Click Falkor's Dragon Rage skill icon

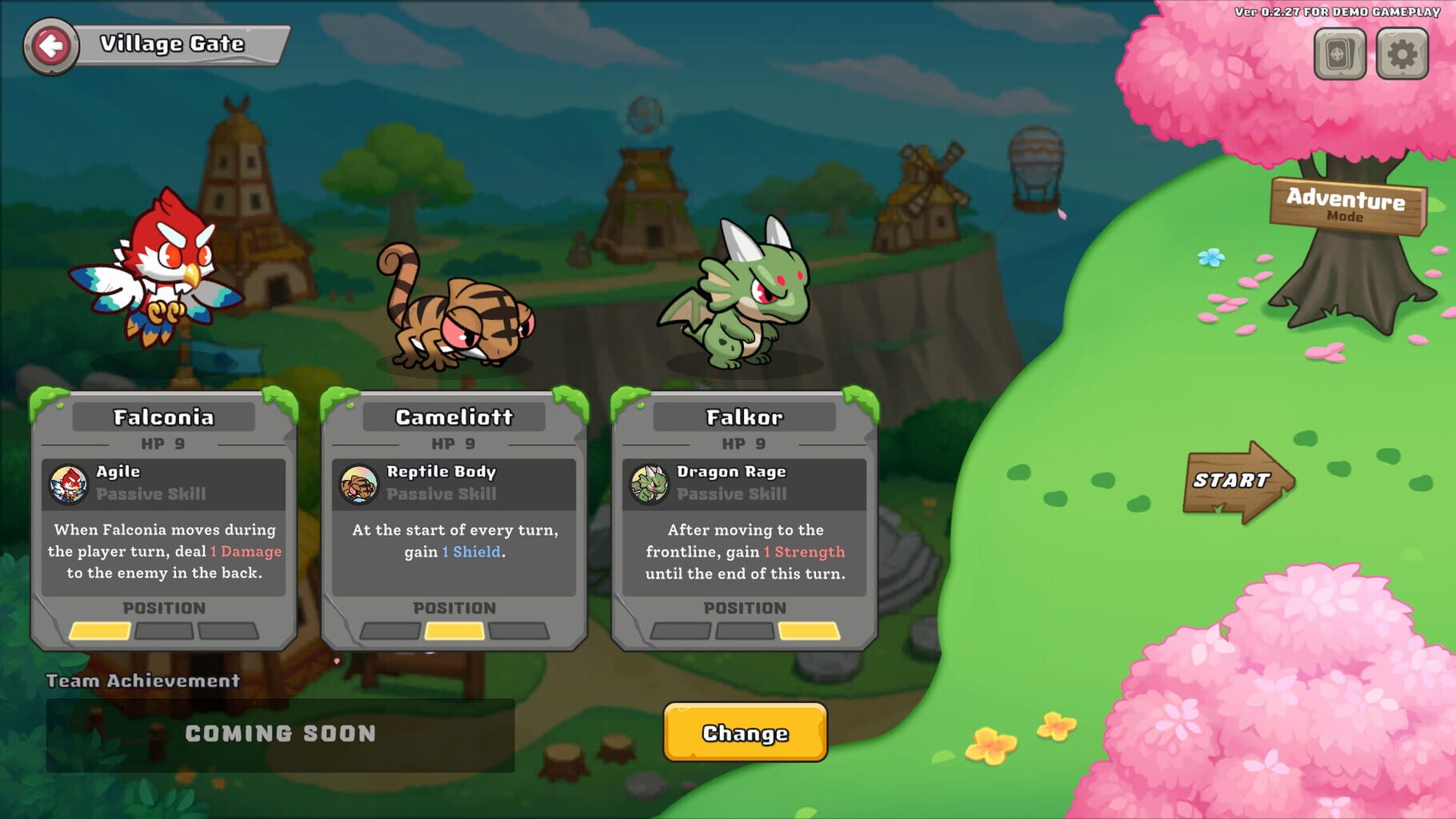point(650,483)
